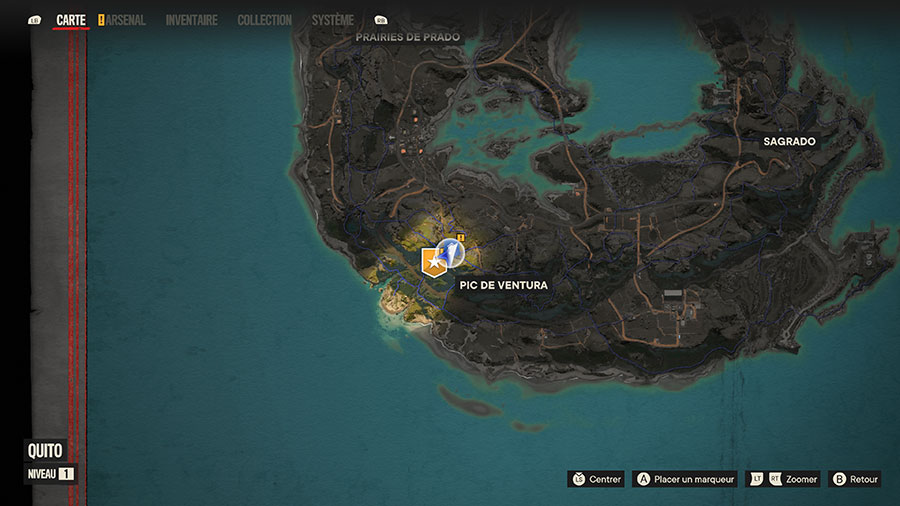
Task: Go to the Collection tab
Action: click(264, 20)
